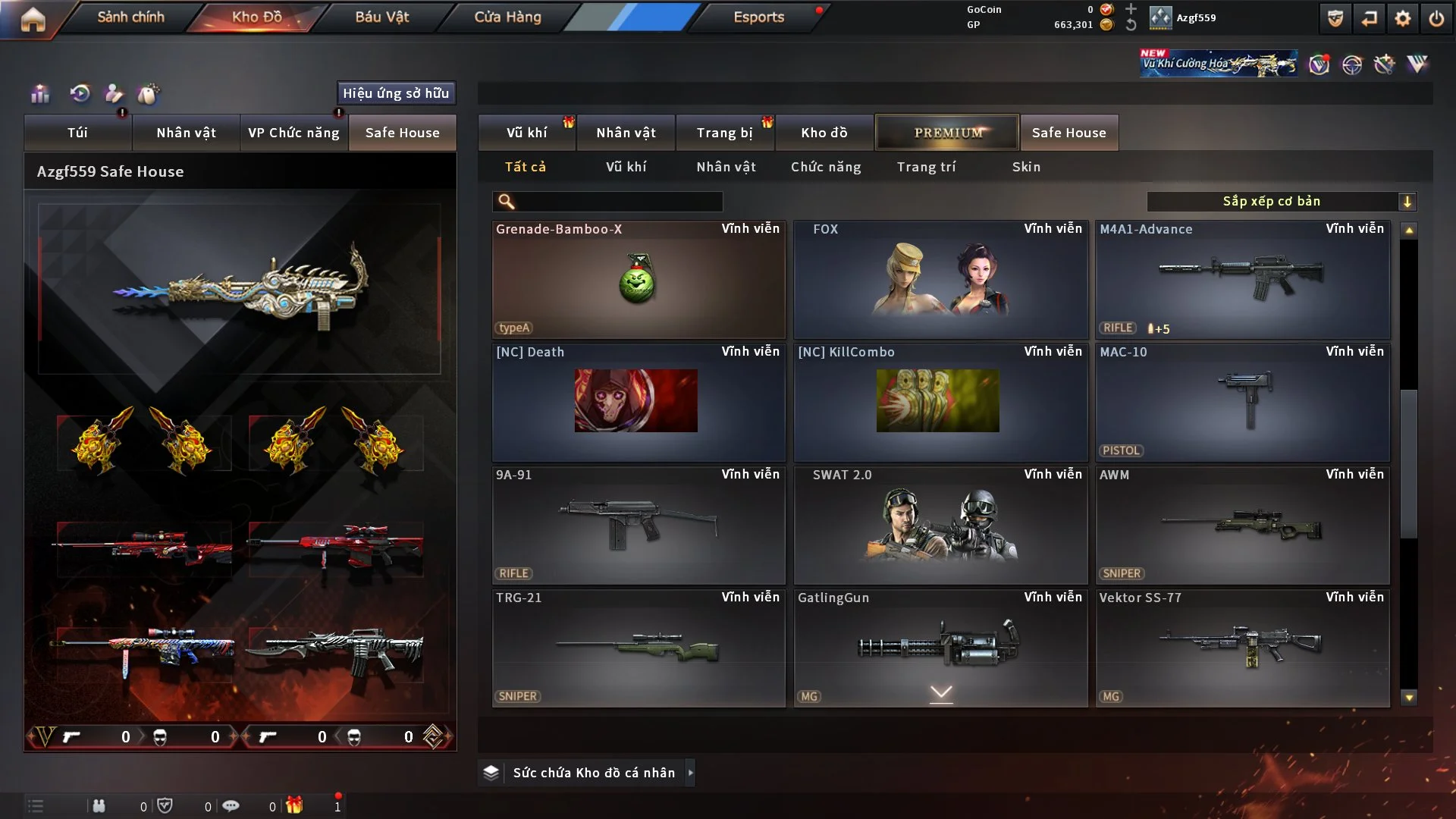The height and width of the screenshot is (819, 1456).
Task: Open the Báu Vật tab
Action: pos(381,17)
